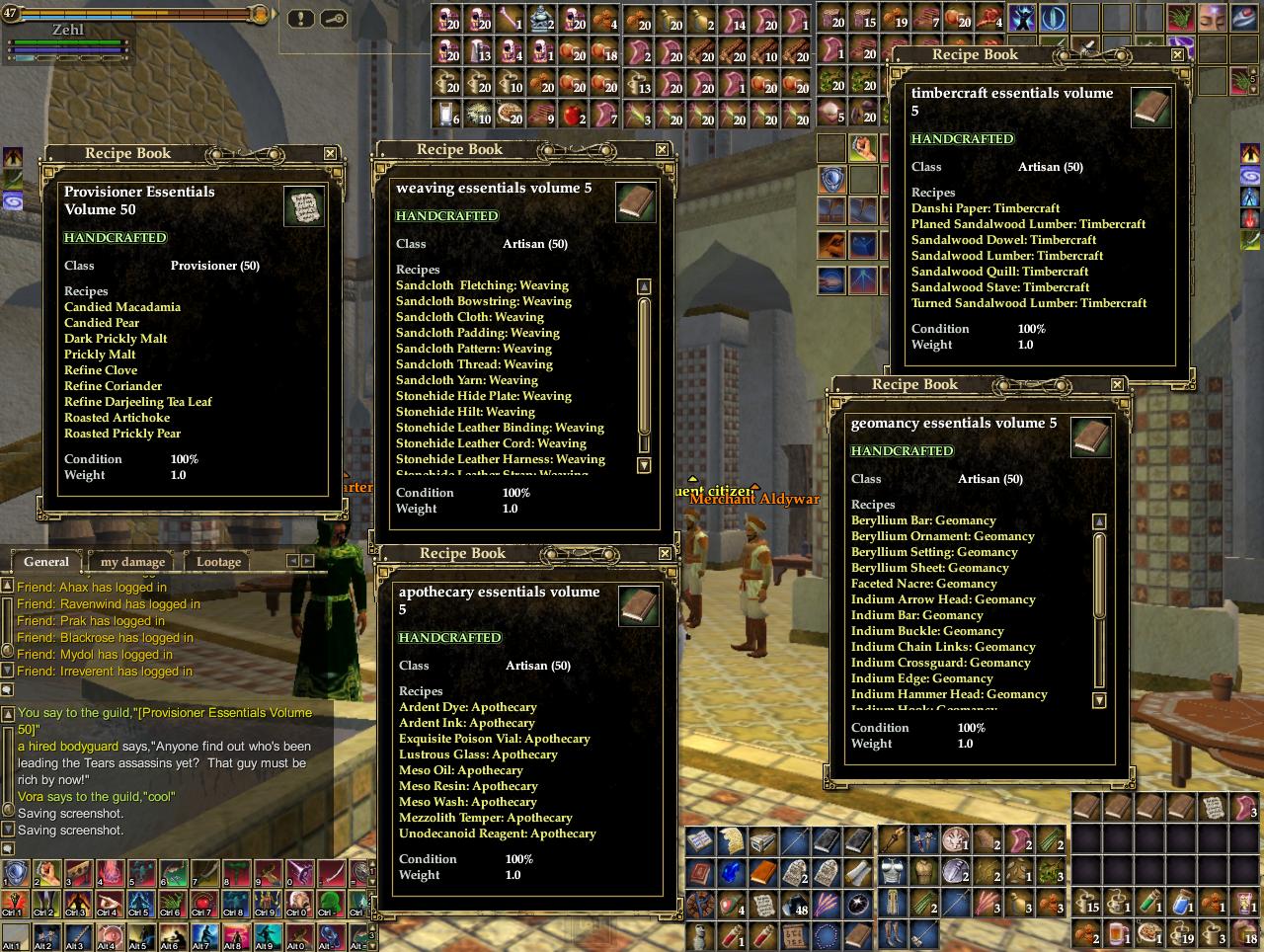Image resolution: width=1264 pixels, height=952 pixels.
Task: Choose the Ardent Dye: Apothecary recipe
Action: click(467, 707)
